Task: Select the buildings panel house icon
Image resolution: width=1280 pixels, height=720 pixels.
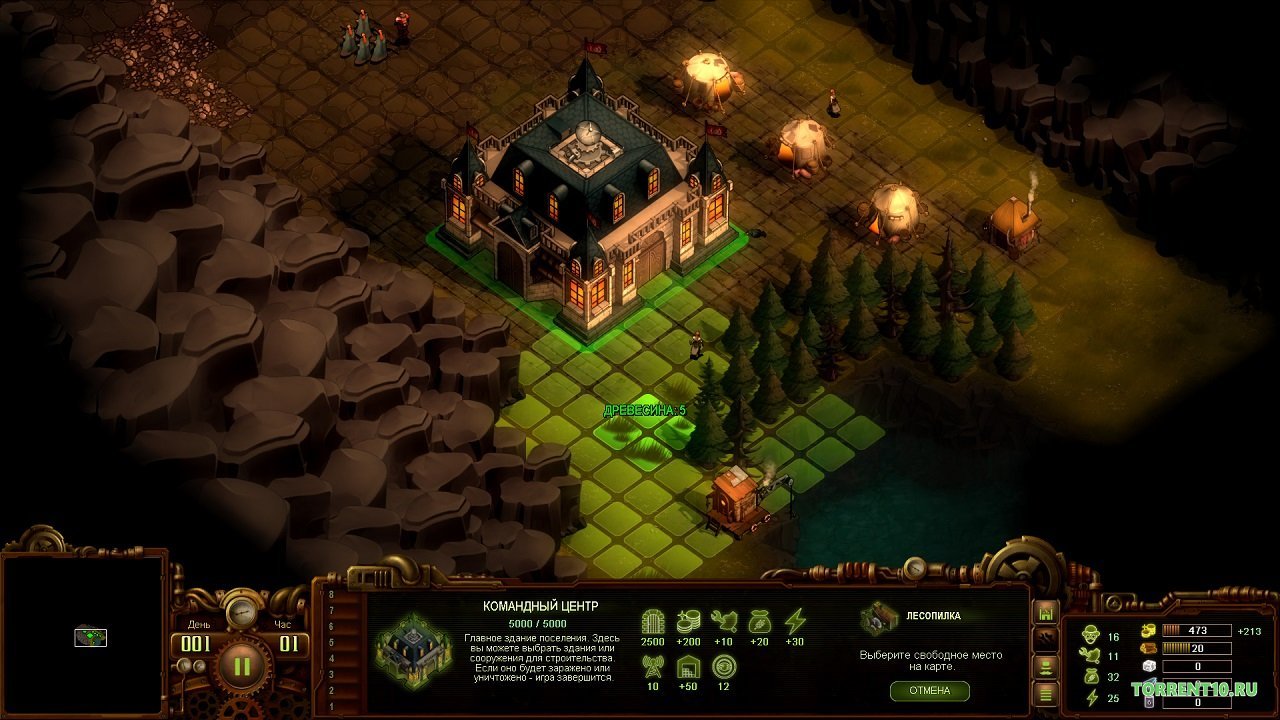Action: [x=1046, y=612]
